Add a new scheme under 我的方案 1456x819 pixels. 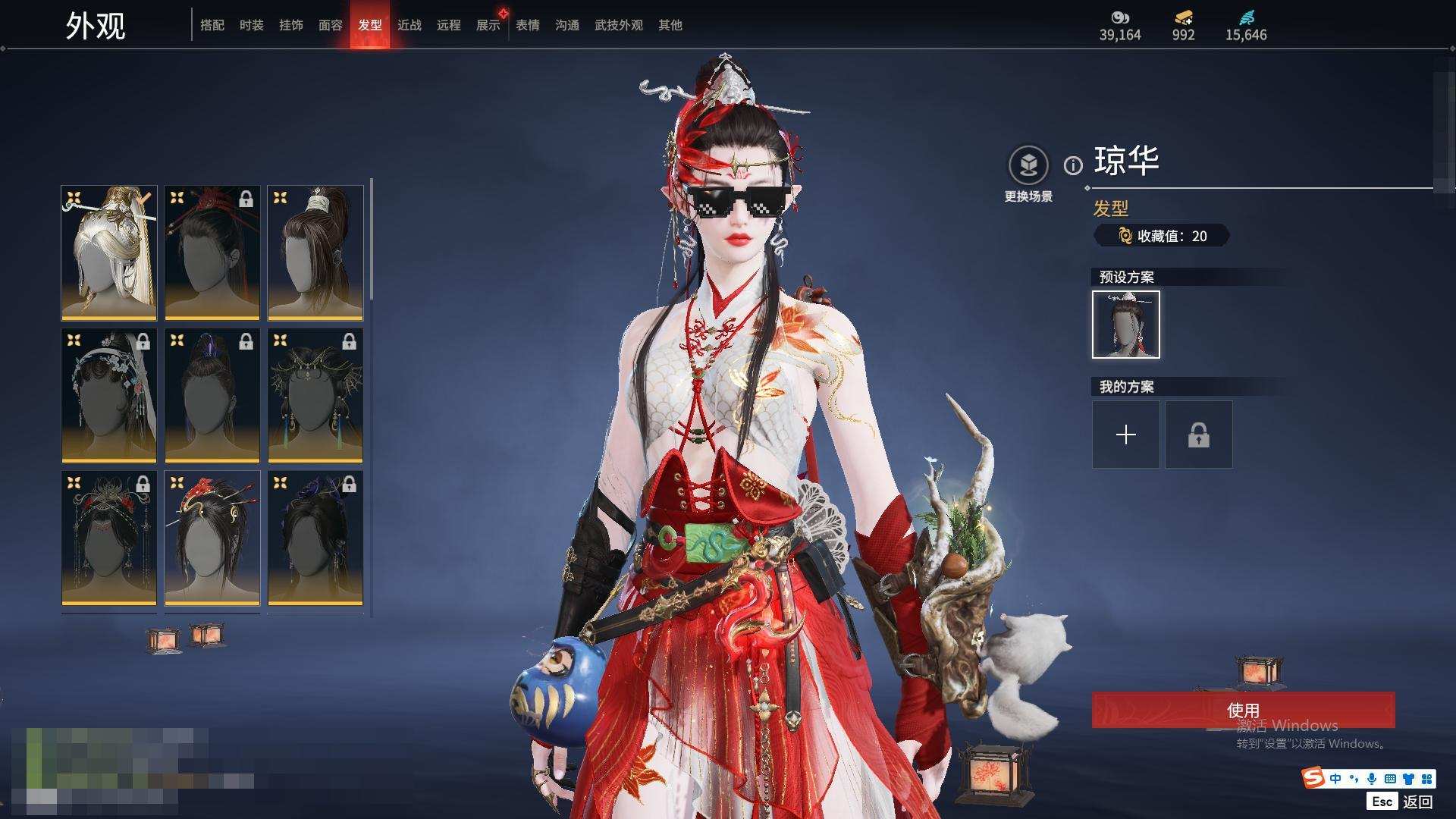point(1125,435)
